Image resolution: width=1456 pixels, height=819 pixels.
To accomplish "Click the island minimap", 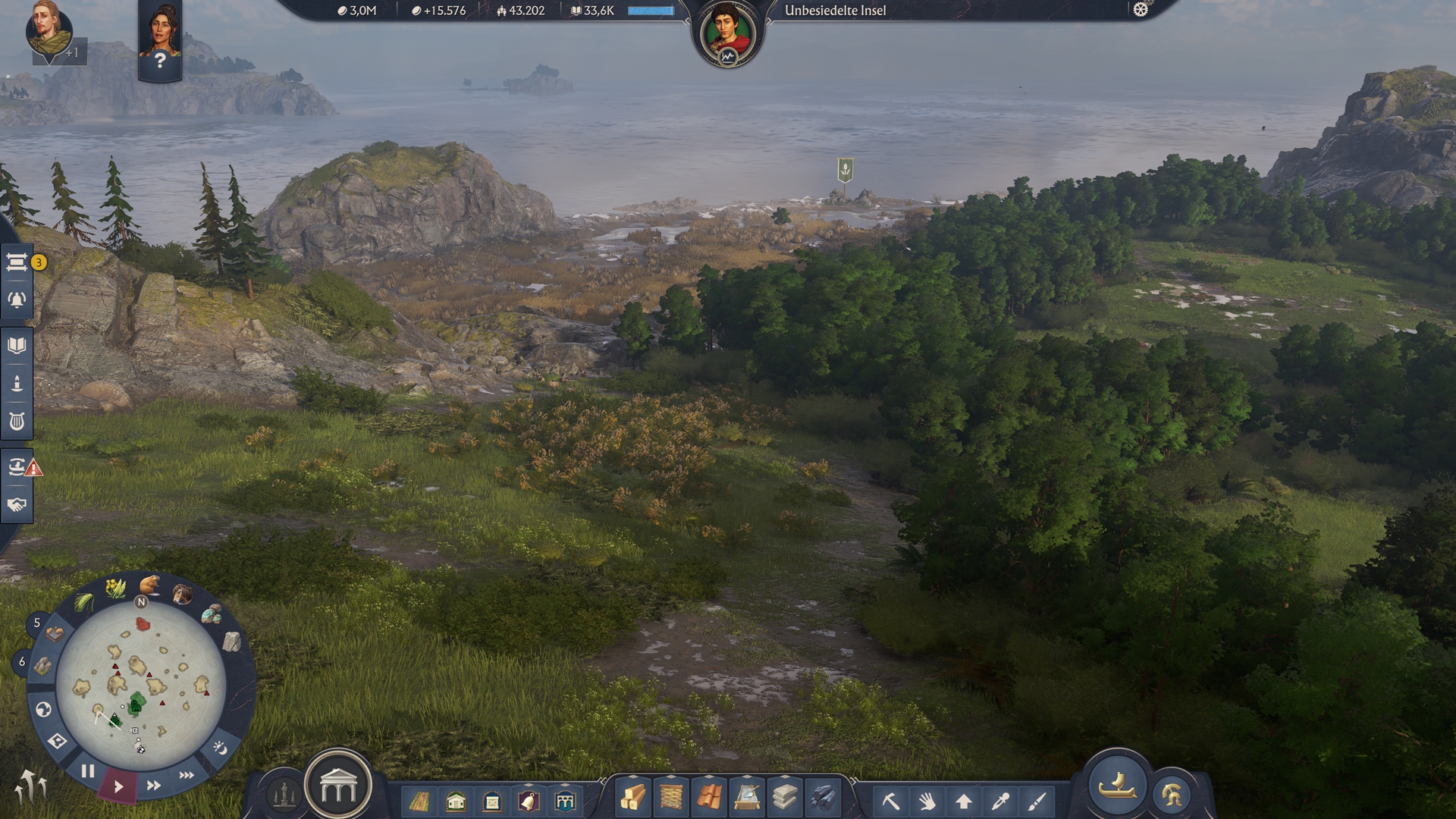I will 141,687.
